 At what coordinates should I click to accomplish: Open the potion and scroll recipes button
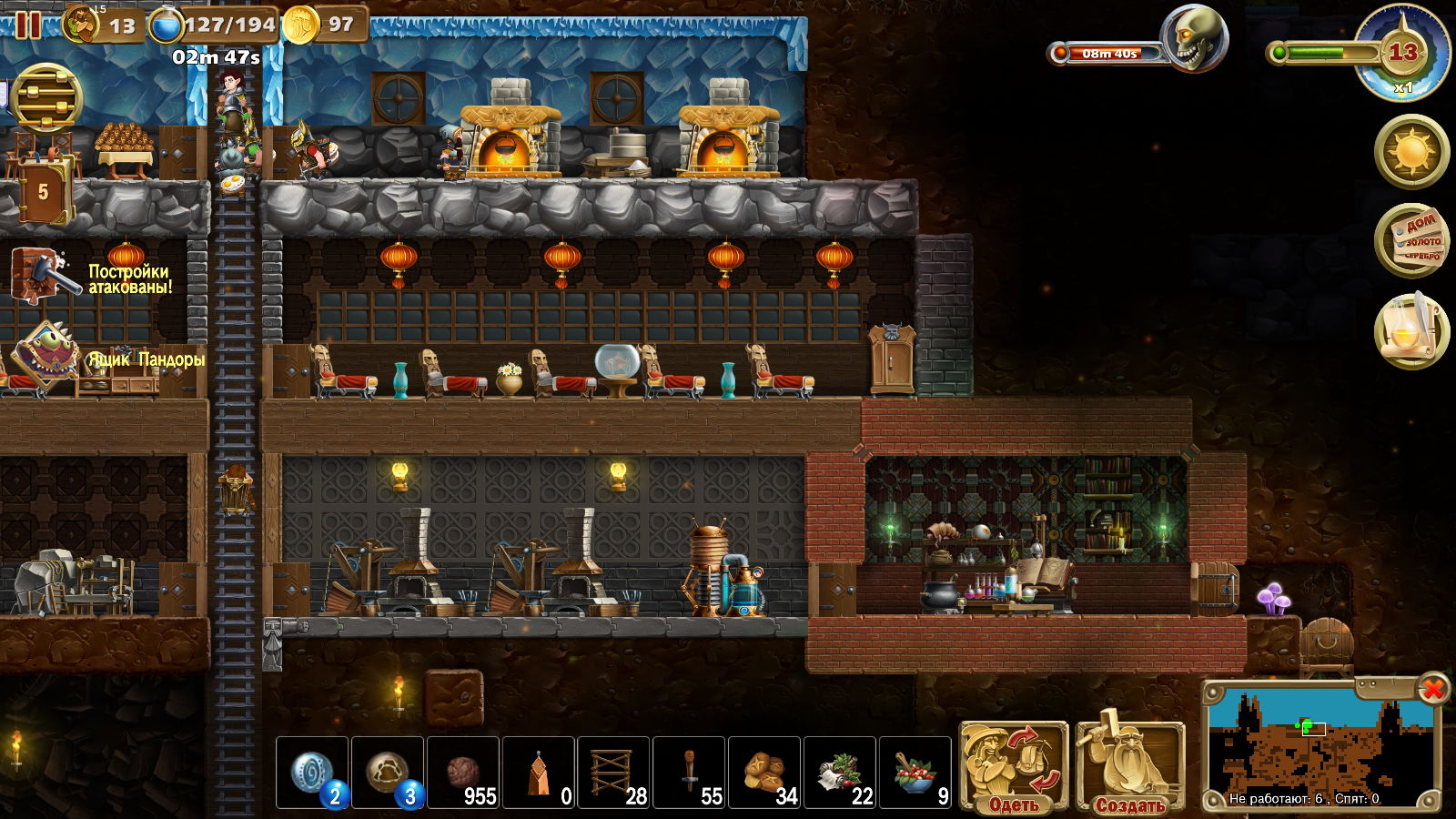[x=1411, y=330]
